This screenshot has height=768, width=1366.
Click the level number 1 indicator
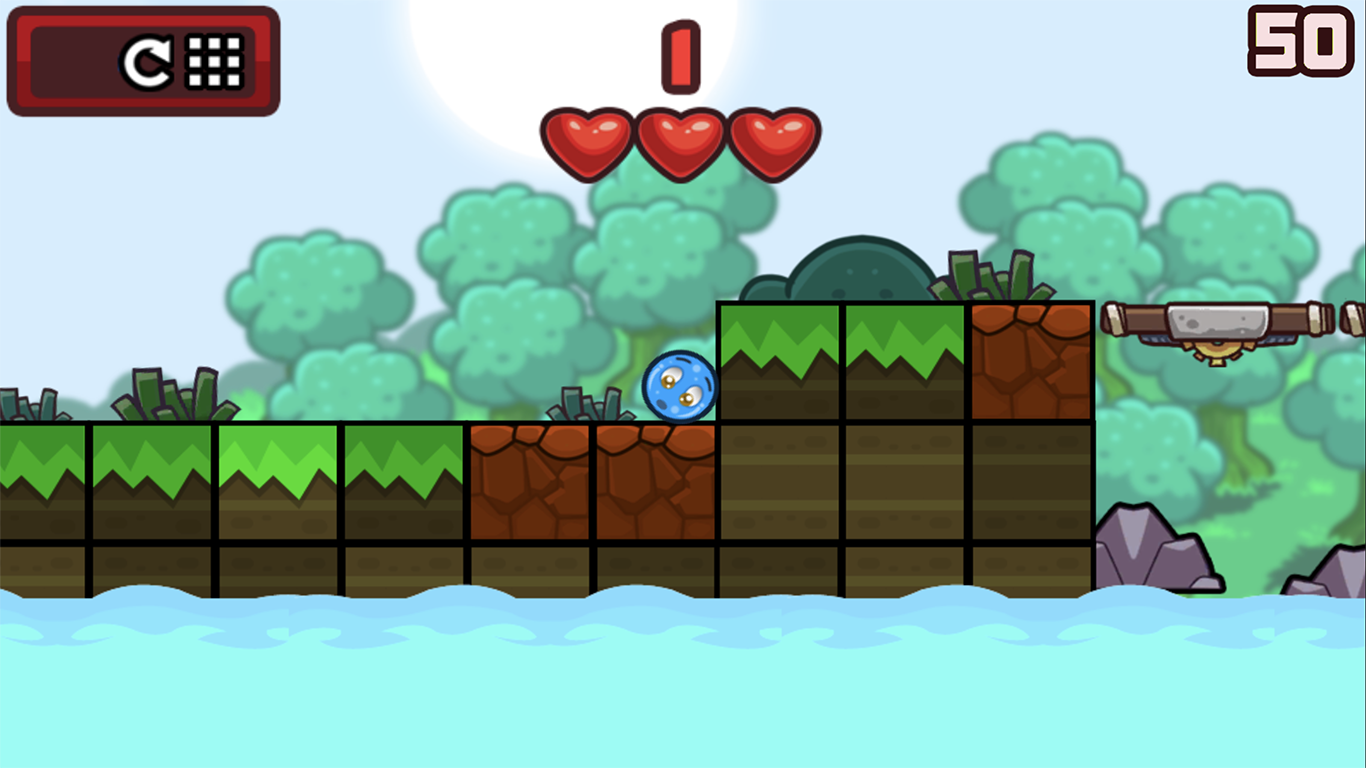tap(679, 55)
